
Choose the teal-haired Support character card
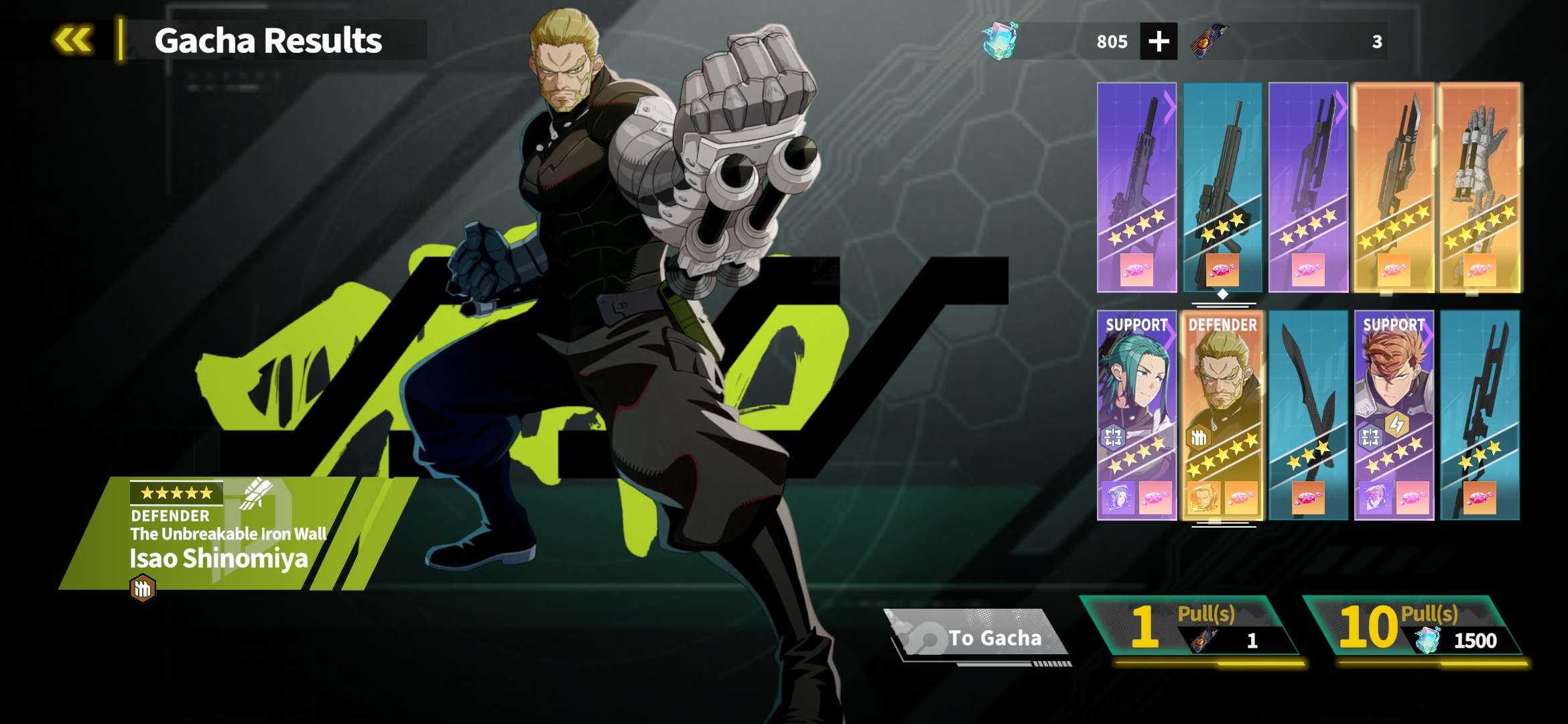tap(1136, 415)
